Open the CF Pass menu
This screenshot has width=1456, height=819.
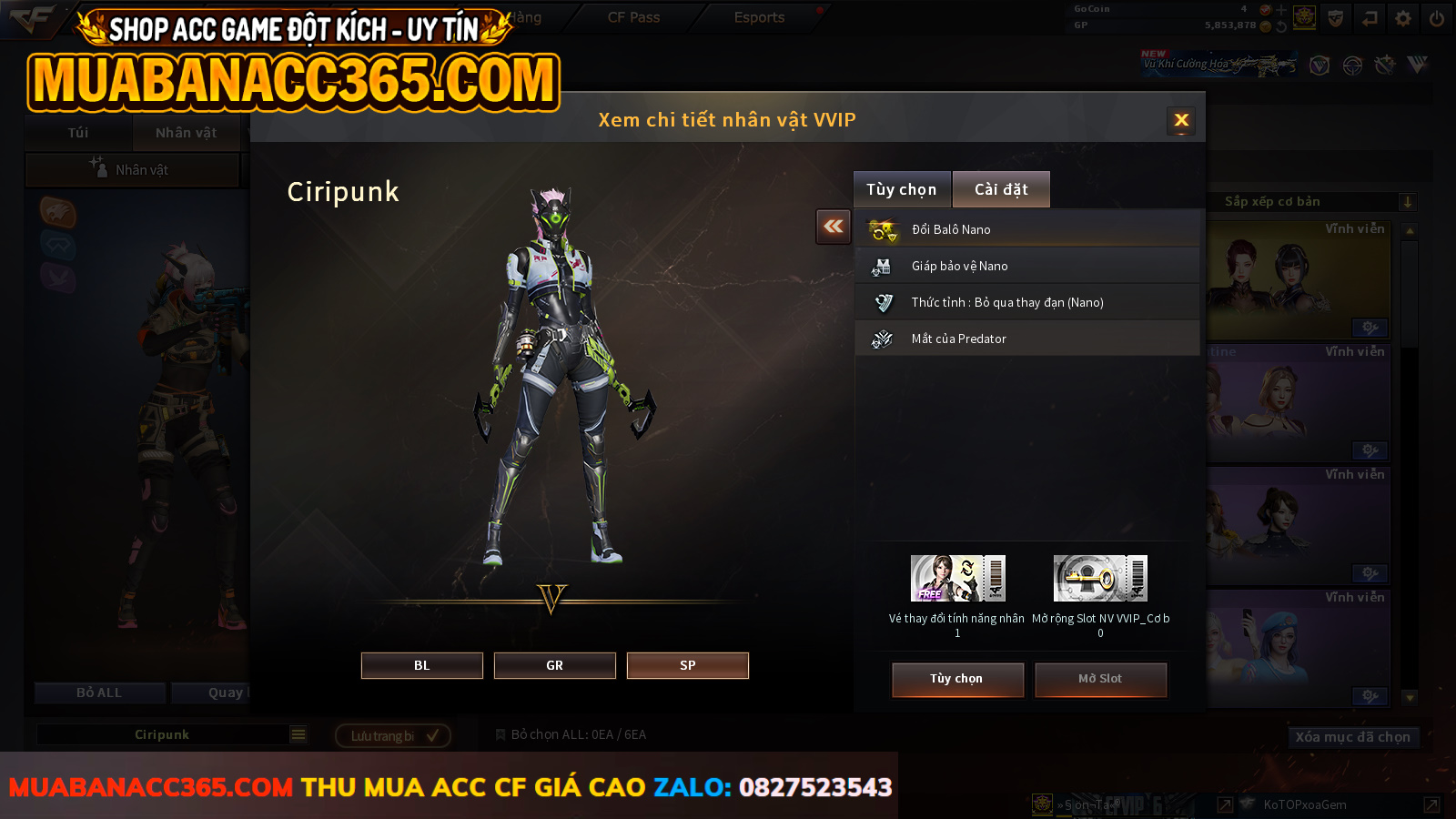(633, 17)
